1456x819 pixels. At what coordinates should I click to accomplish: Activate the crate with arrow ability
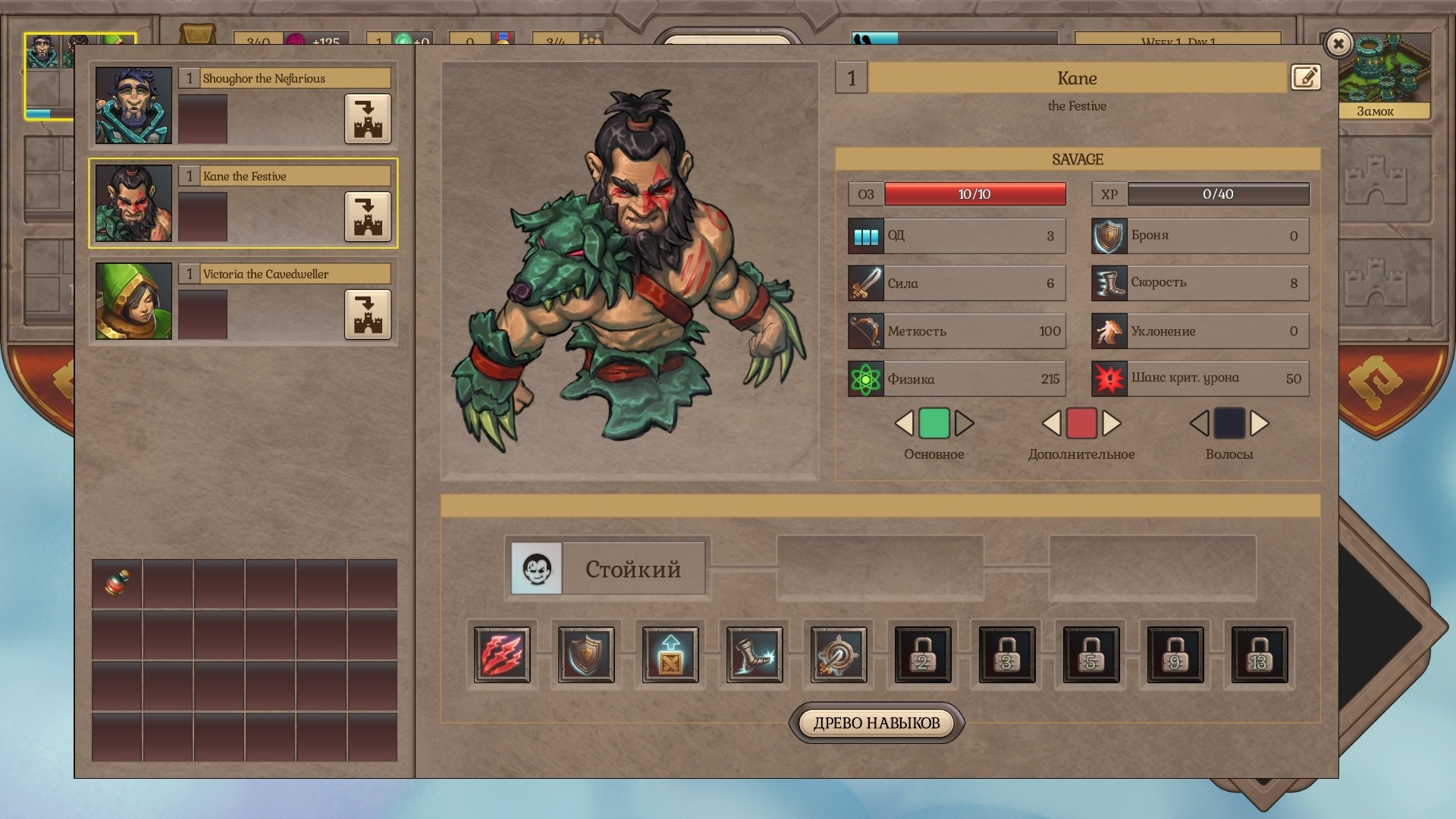pos(670,654)
